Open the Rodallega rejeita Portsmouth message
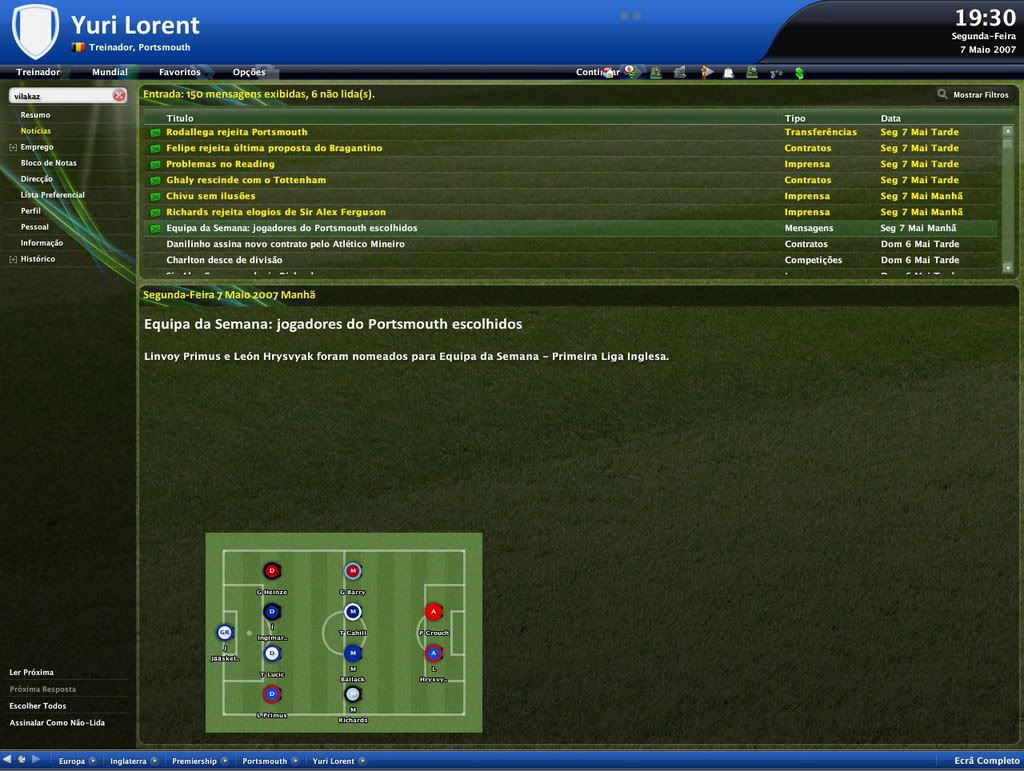Image resolution: width=1024 pixels, height=771 pixels. tap(237, 132)
